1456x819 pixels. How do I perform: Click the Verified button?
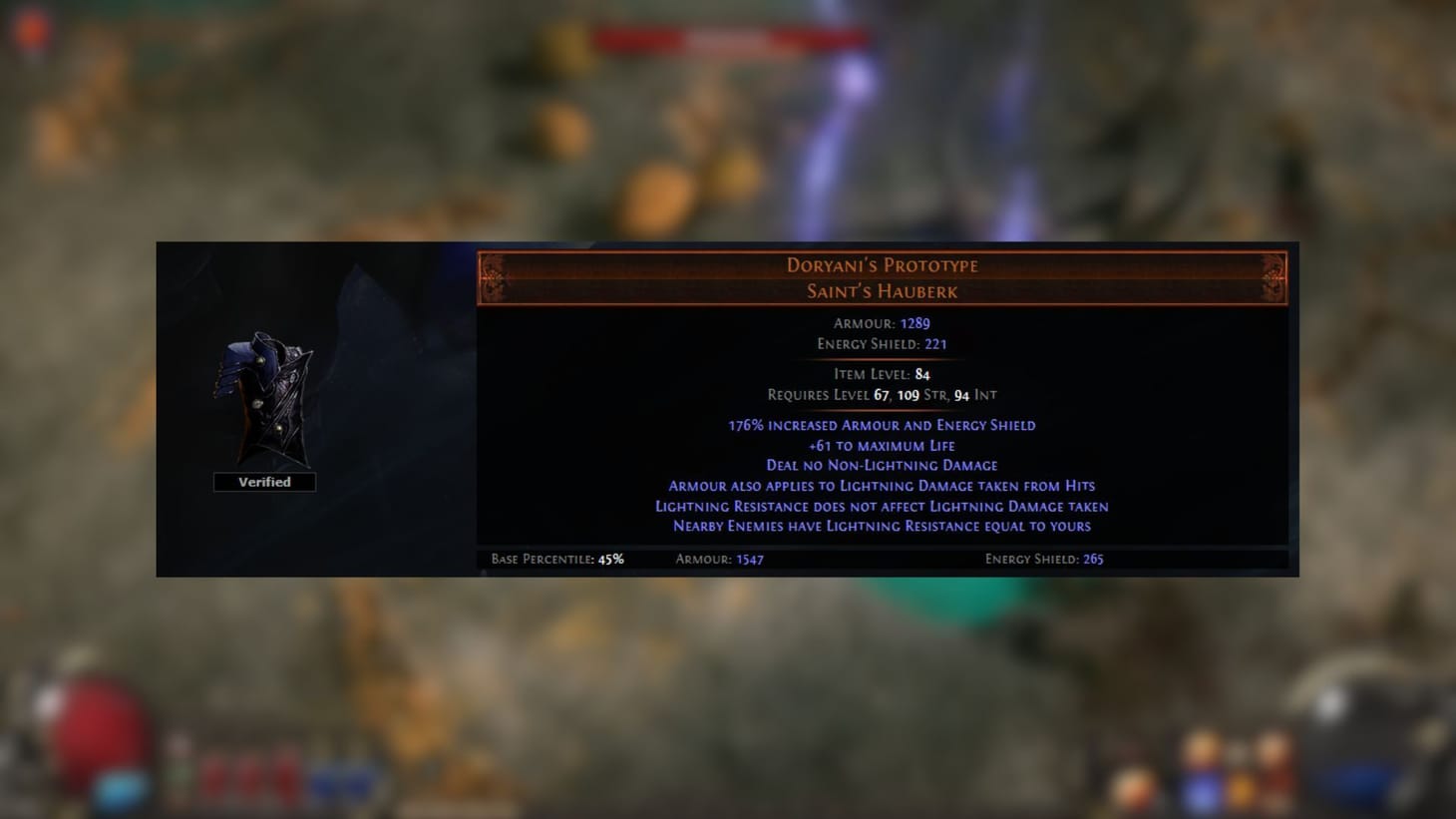[263, 482]
